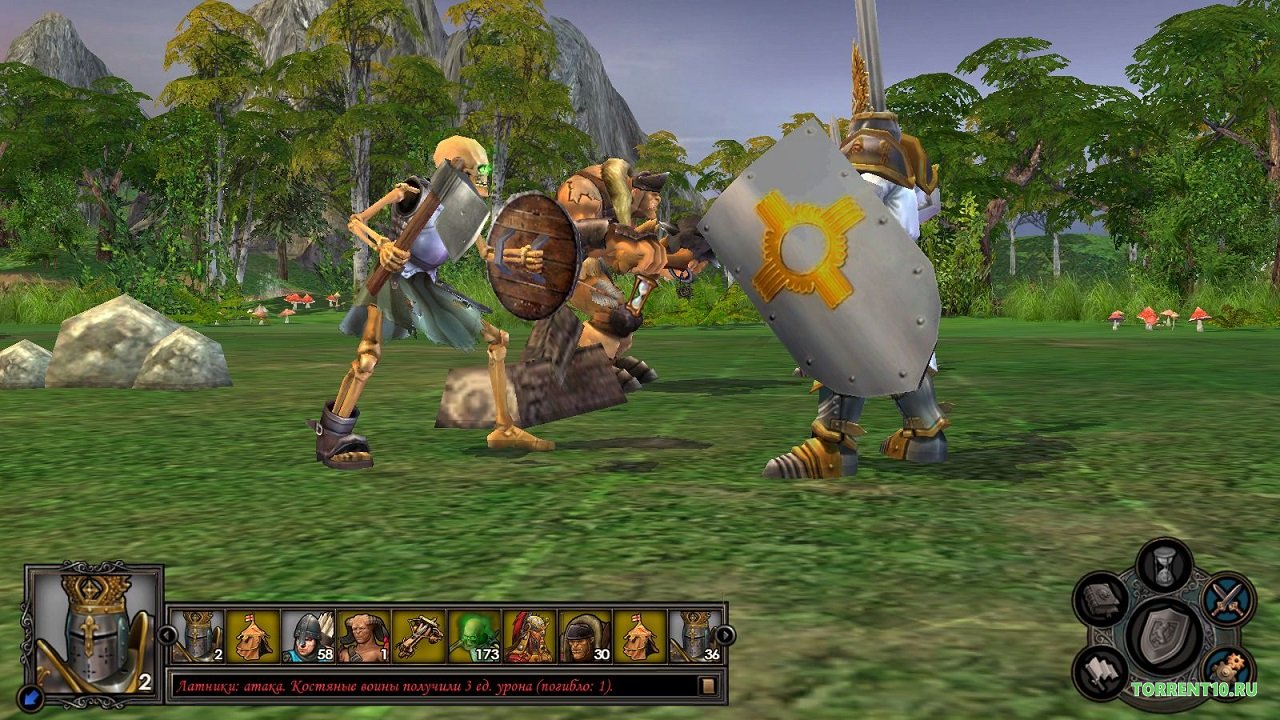Image resolution: width=1280 pixels, height=720 pixels.
Task: Select the archer stack showing 58
Action: coord(308,637)
